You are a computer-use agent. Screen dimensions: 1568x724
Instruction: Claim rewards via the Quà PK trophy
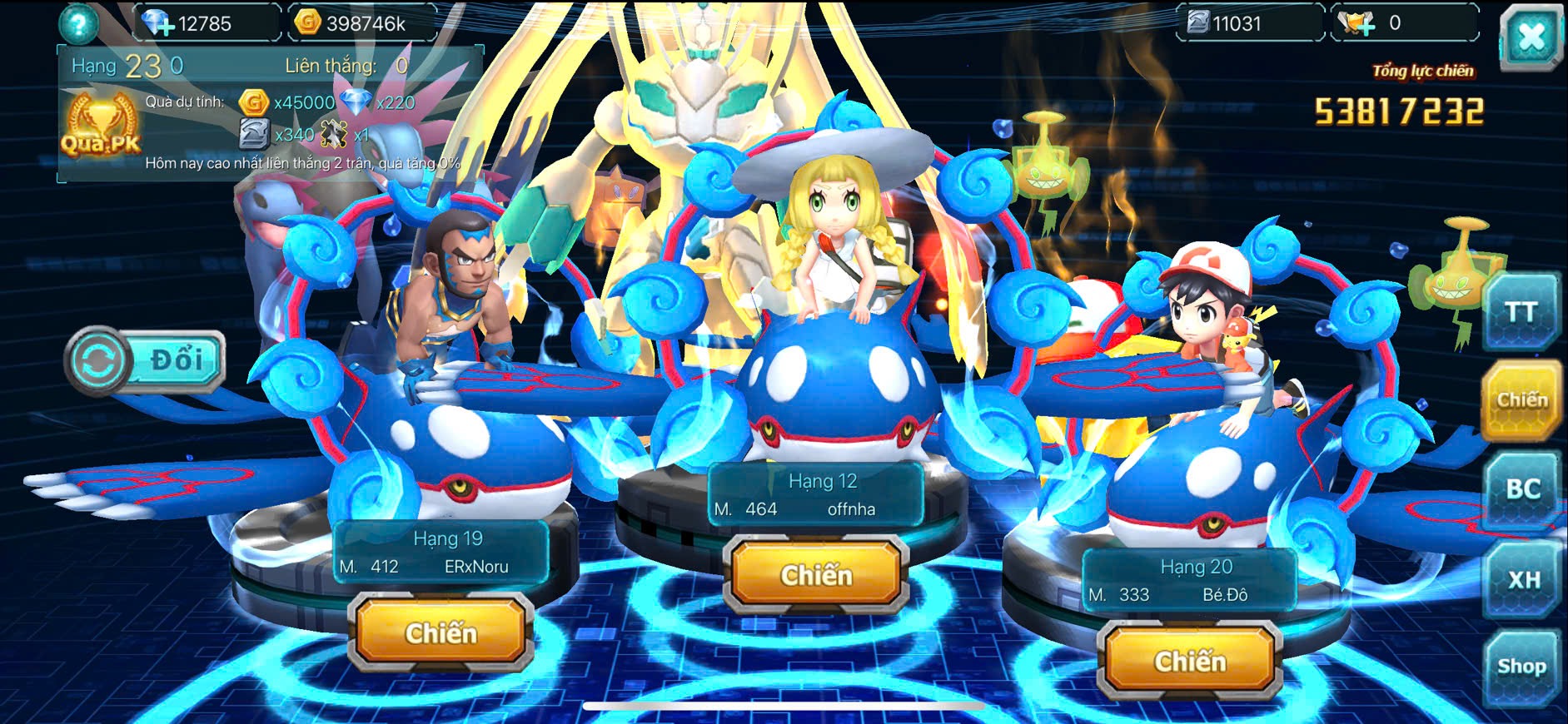pyautogui.click(x=101, y=126)
